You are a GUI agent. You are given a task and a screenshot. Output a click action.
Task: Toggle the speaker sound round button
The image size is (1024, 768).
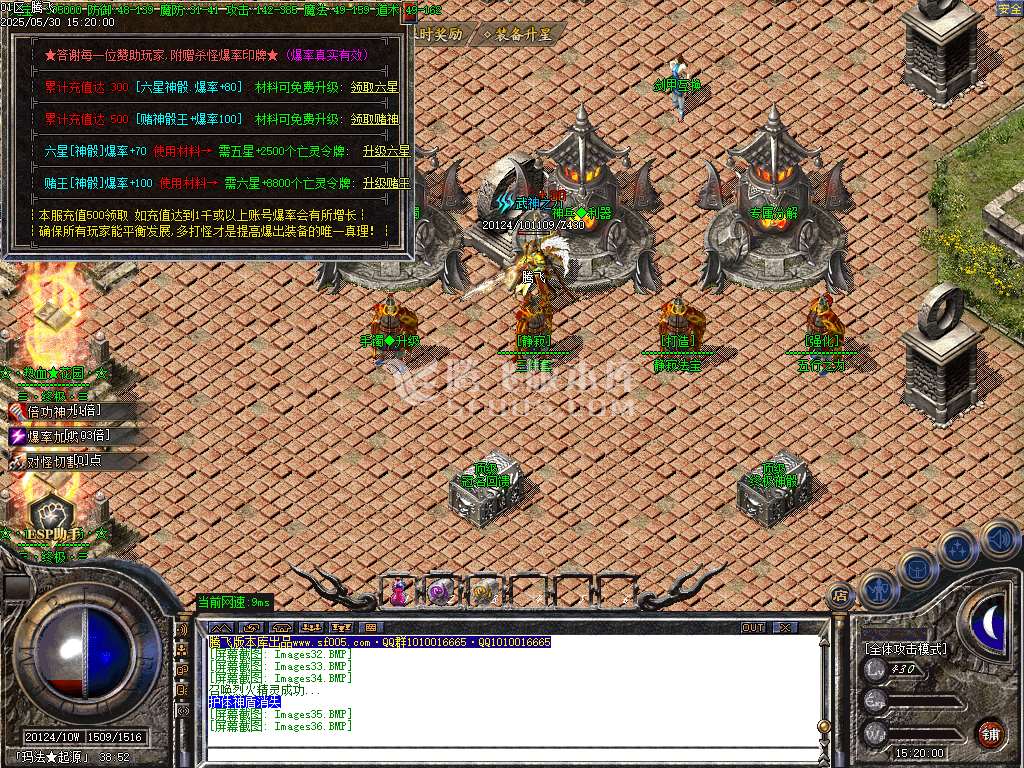click(998, 538)
